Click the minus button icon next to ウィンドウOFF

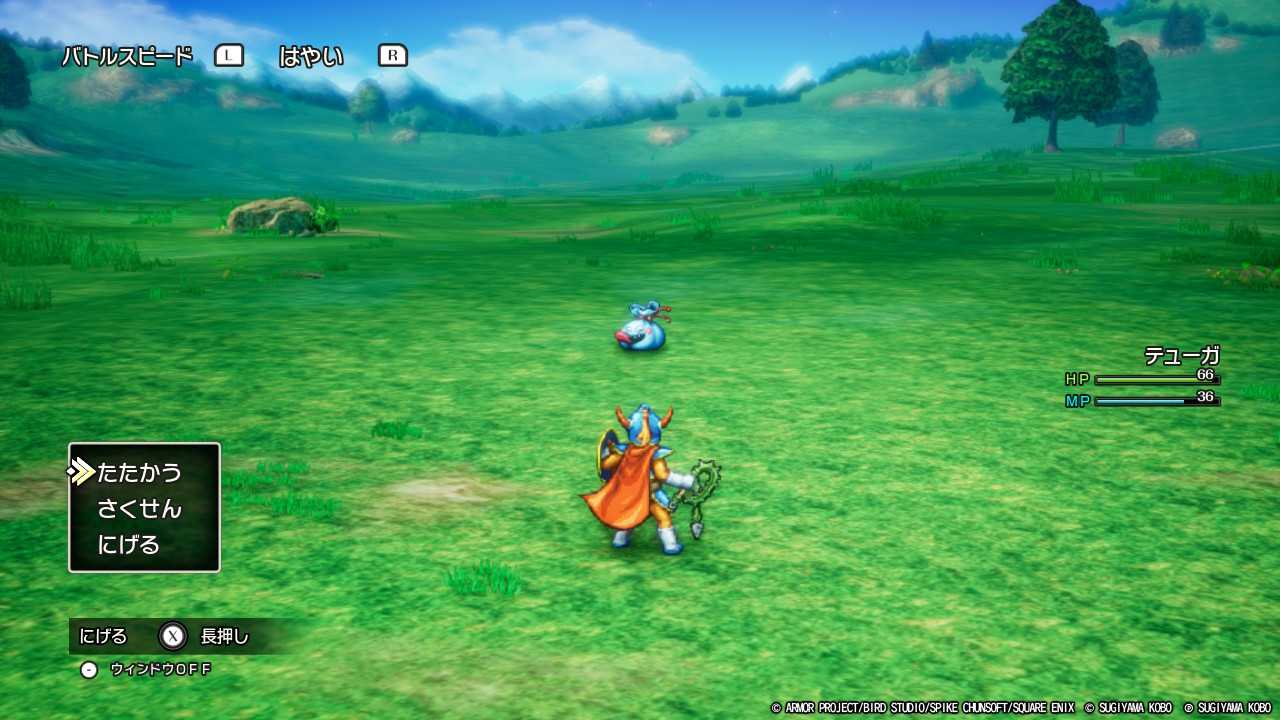[89, 669]
